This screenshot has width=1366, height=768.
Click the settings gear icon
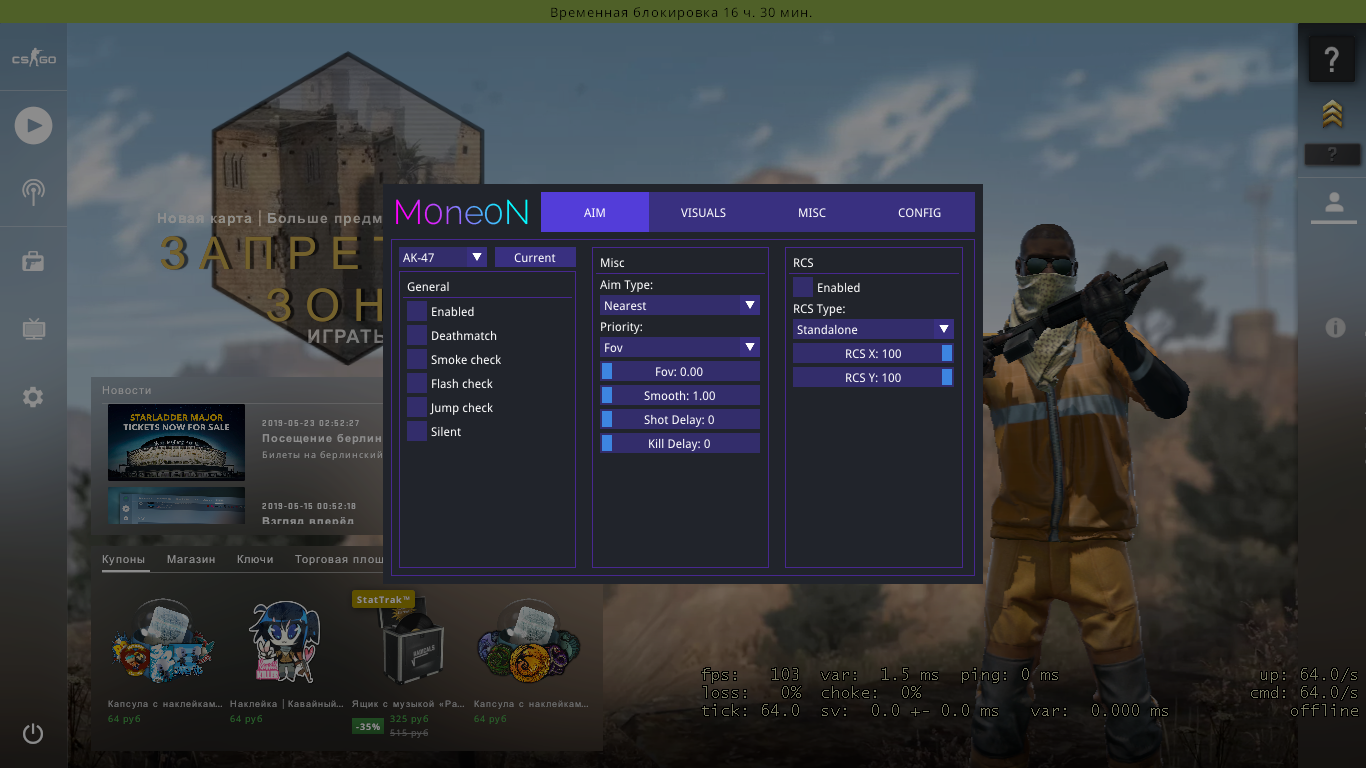(x=33, y=397)
